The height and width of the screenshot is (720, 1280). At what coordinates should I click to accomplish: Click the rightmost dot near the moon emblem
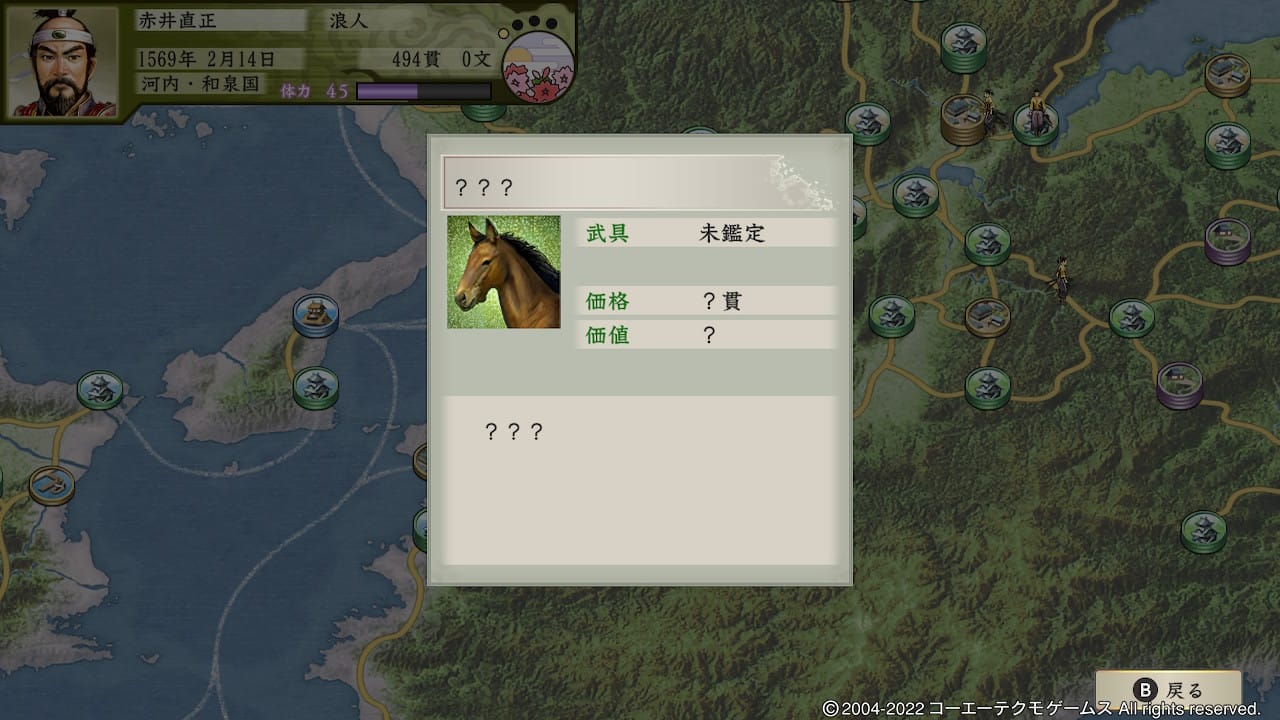[x=551, y=23]
